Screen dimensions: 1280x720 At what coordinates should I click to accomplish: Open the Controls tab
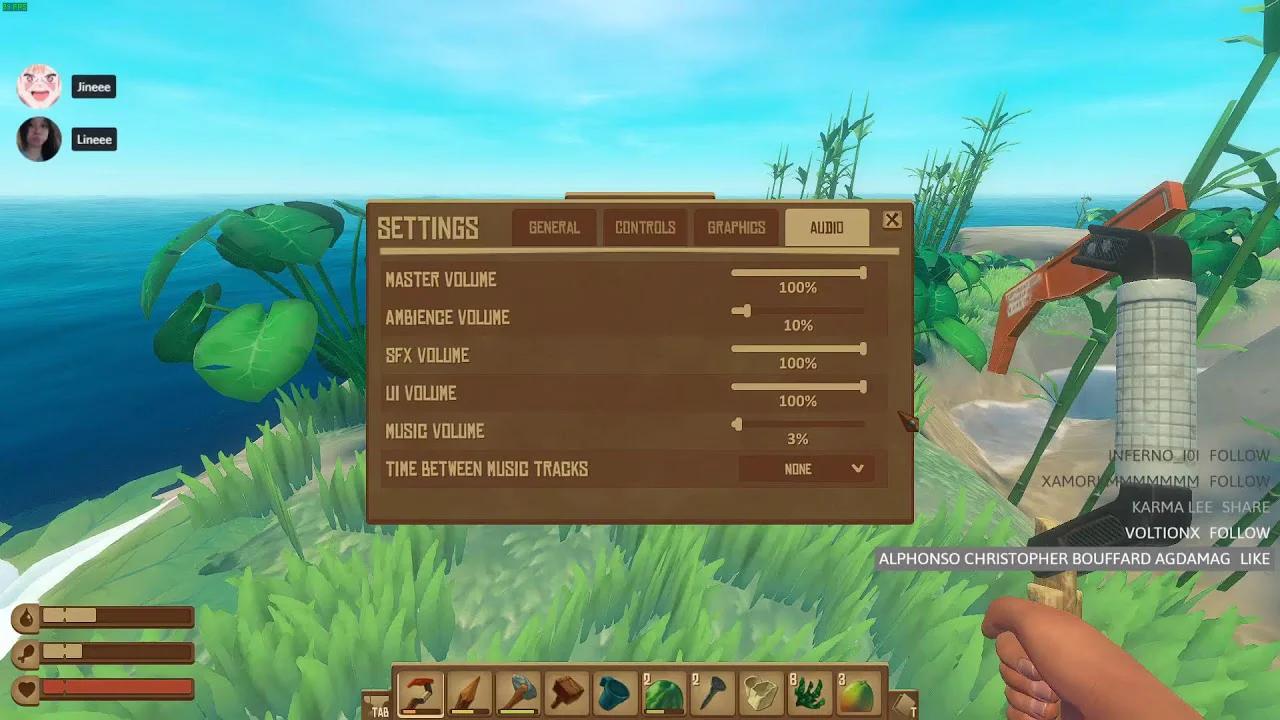coord(644,227)
